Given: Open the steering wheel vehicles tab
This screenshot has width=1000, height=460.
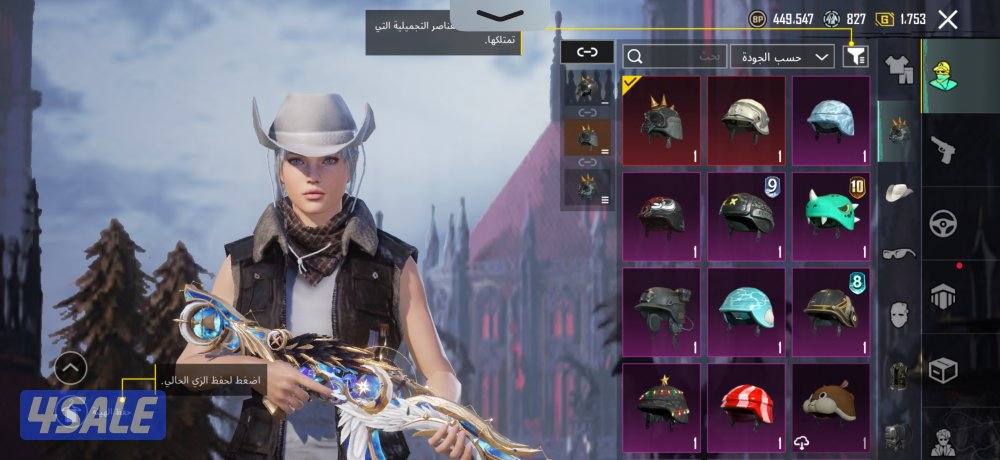Looking at the screenshot, I should [x=942, y=223].
